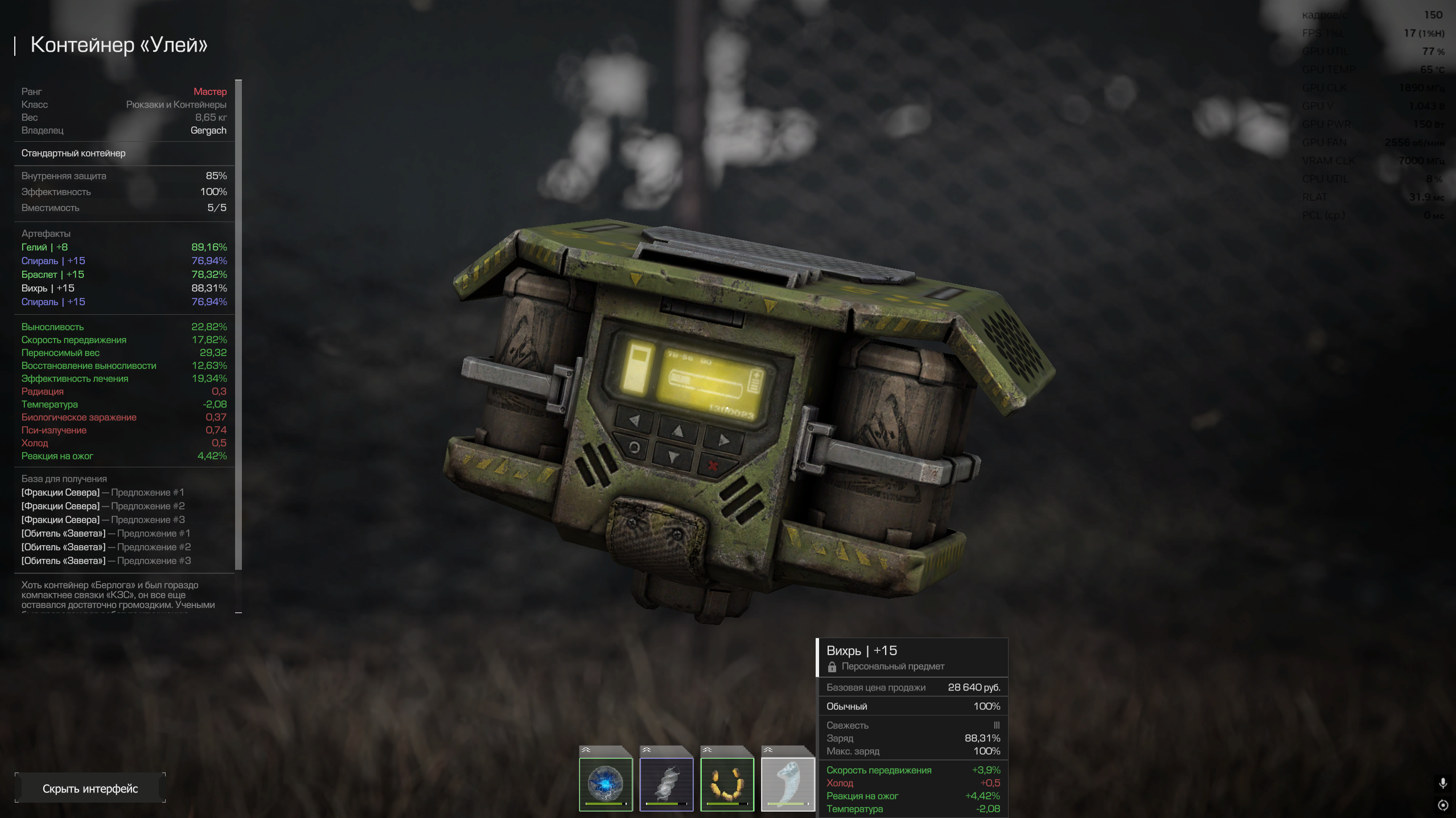Select the blue Гелий artifact slot
Image resolution: width=1456 pixels, height=818 pixels.
coord(606,784)
